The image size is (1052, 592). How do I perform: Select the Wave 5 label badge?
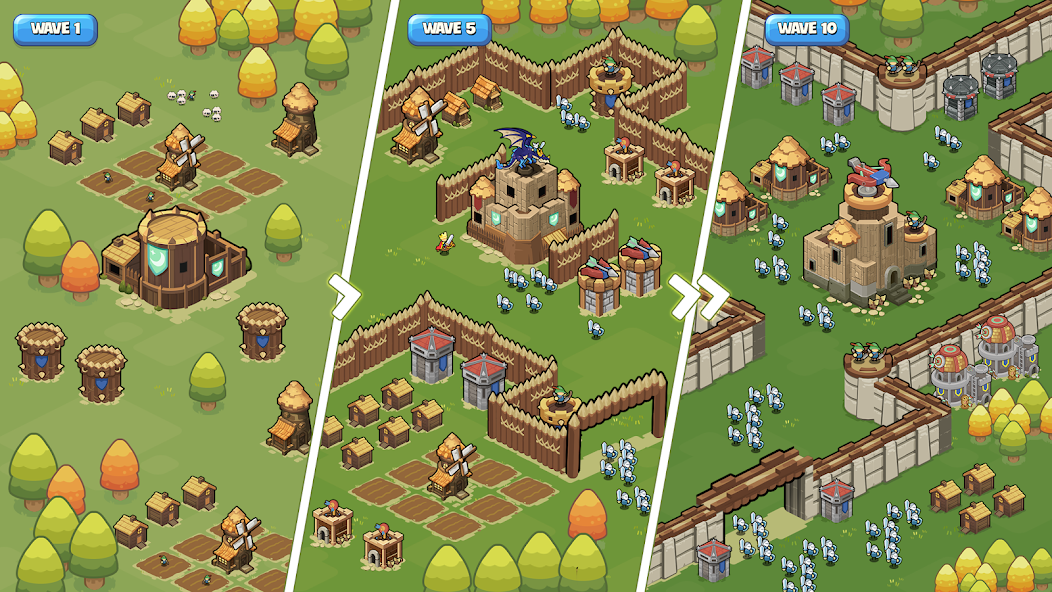tap(449, 29)
